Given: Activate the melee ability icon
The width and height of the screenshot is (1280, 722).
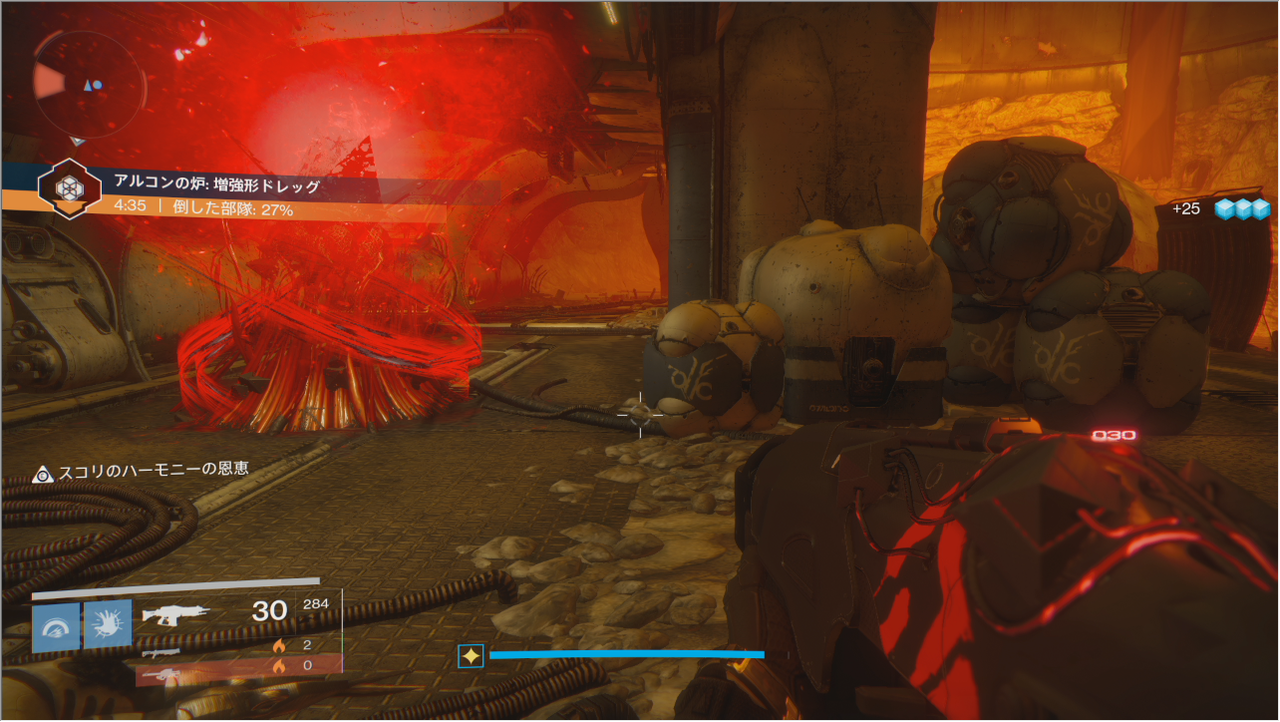Looking at the screenshot, I should [108, 626].
